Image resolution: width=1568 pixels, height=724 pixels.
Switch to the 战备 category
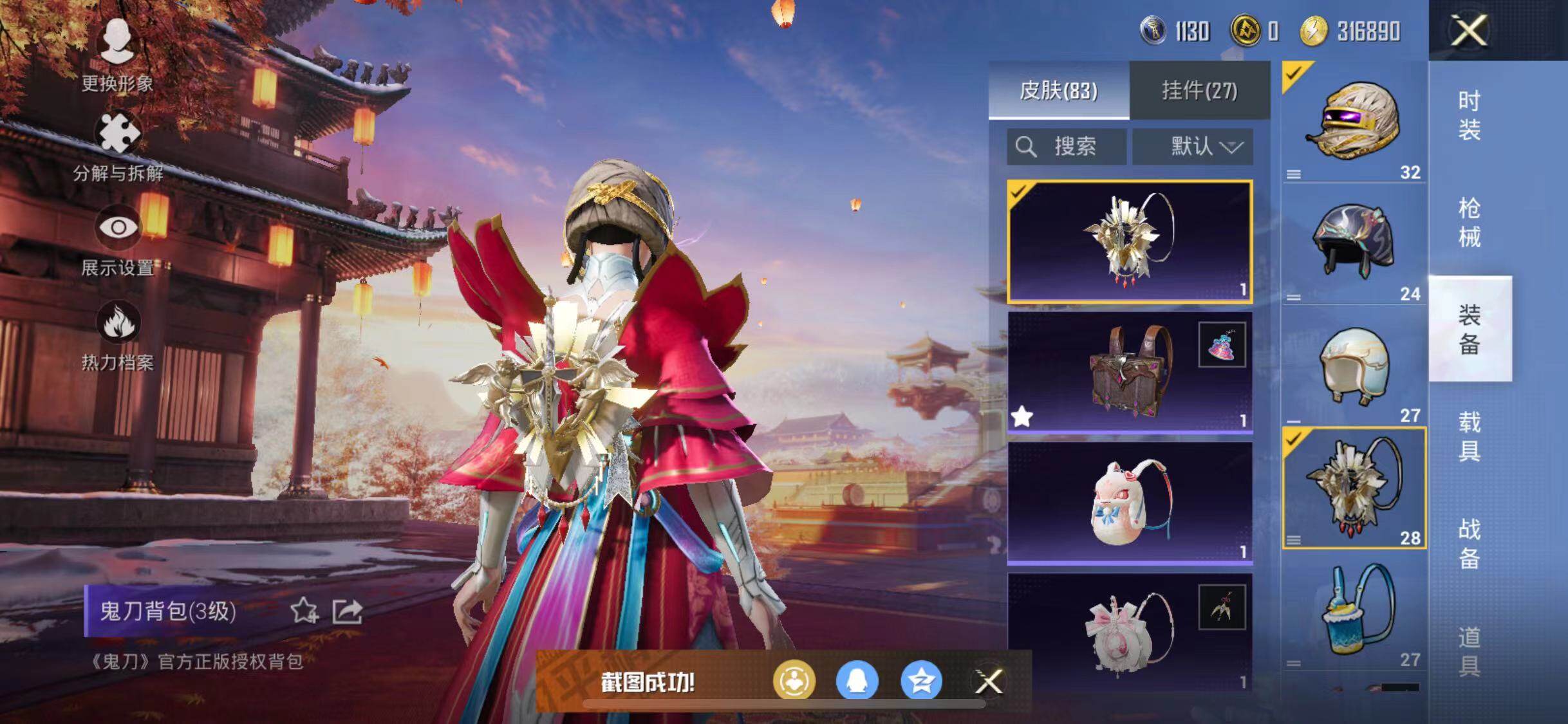pyautogui.click(x=1469, y=544)
